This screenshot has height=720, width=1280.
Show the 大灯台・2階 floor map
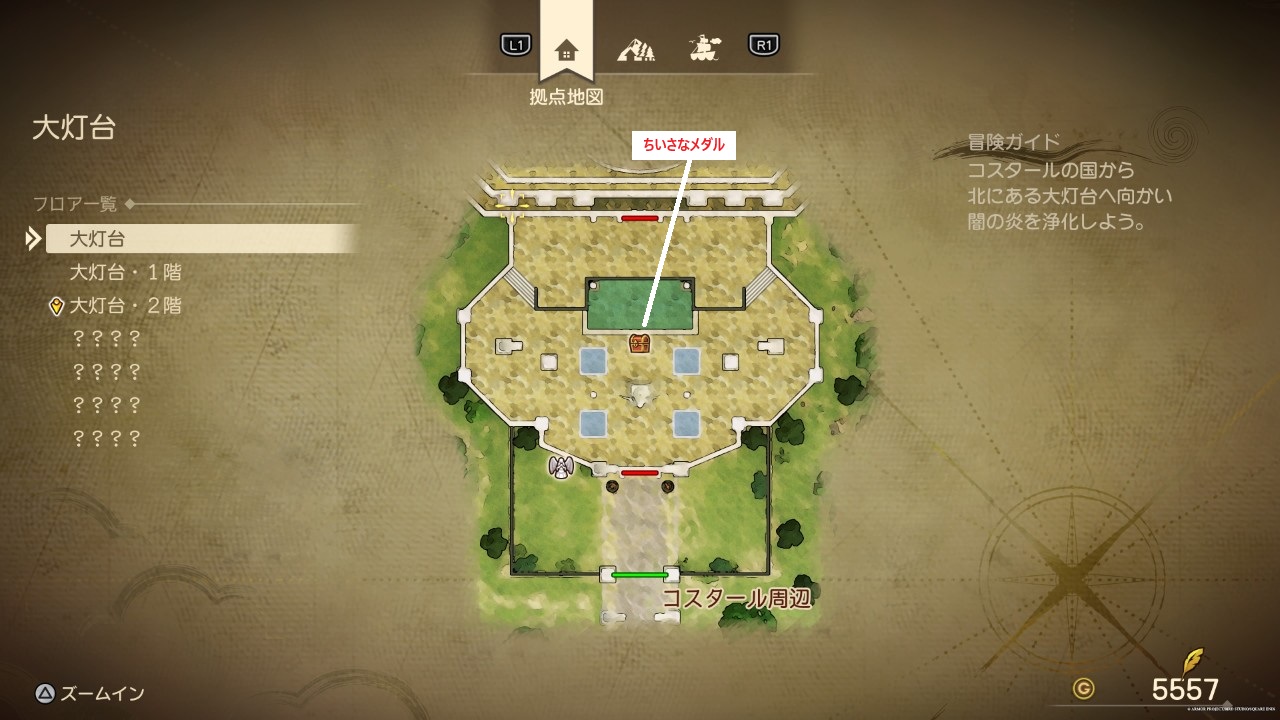(125, 305)
